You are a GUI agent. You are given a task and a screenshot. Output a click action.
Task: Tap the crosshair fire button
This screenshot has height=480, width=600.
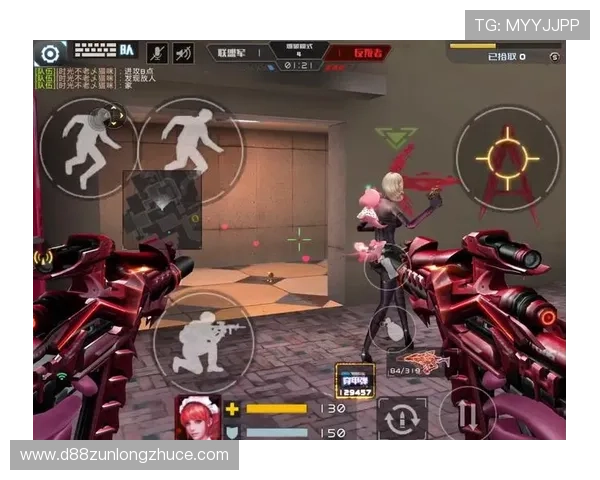(x=506, y=158)
